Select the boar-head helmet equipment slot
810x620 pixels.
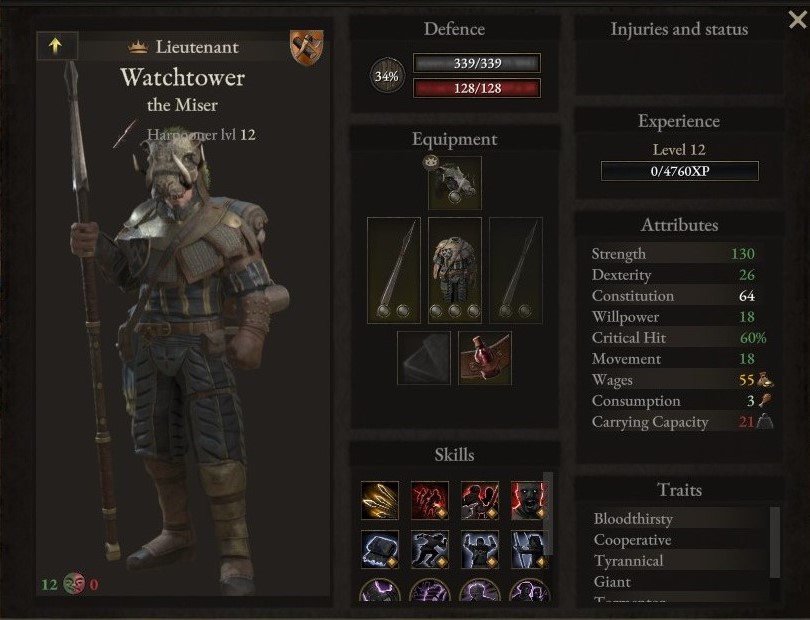(455, 183)
